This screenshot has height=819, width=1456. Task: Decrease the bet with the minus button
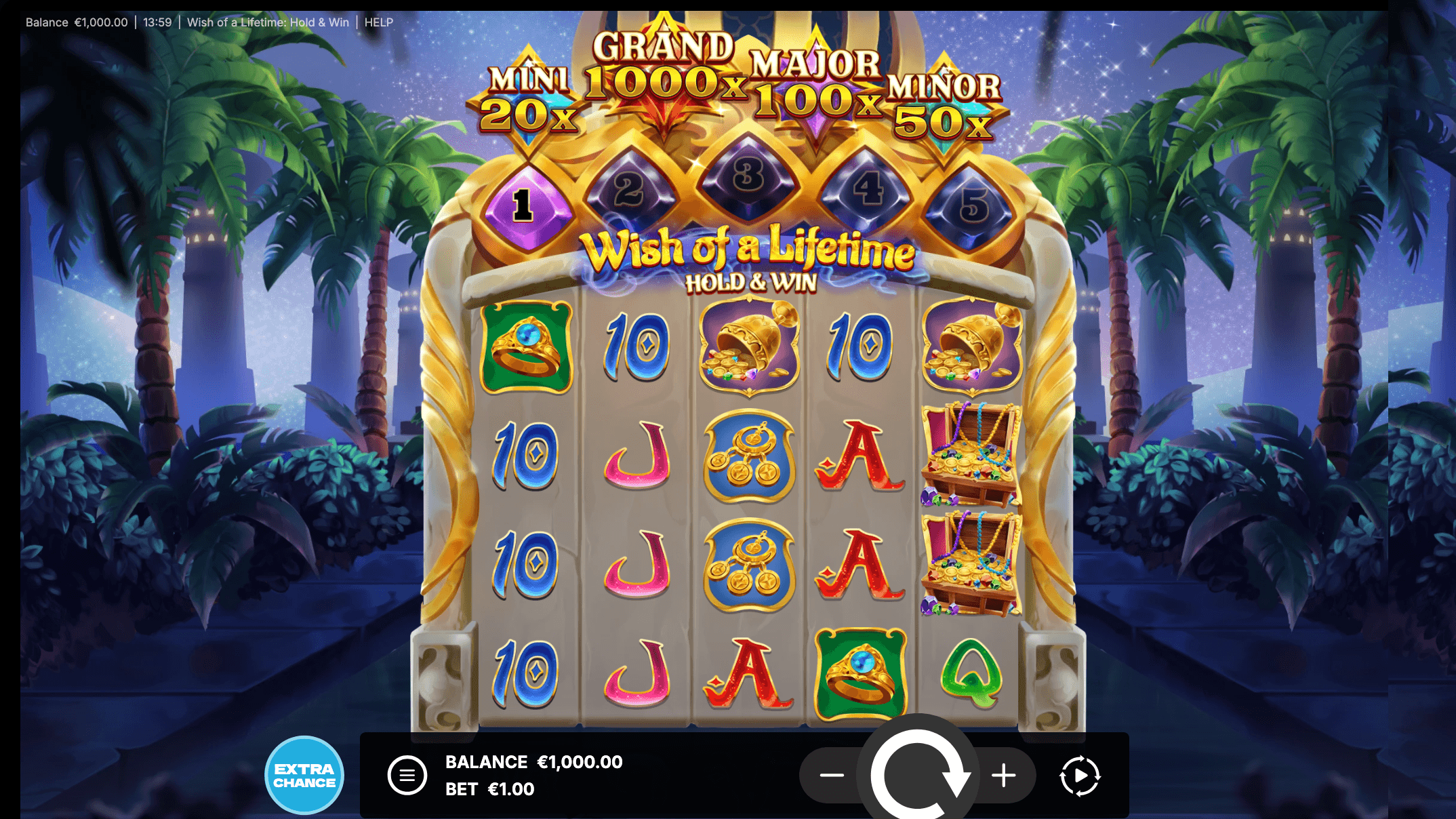click(833, 775)
